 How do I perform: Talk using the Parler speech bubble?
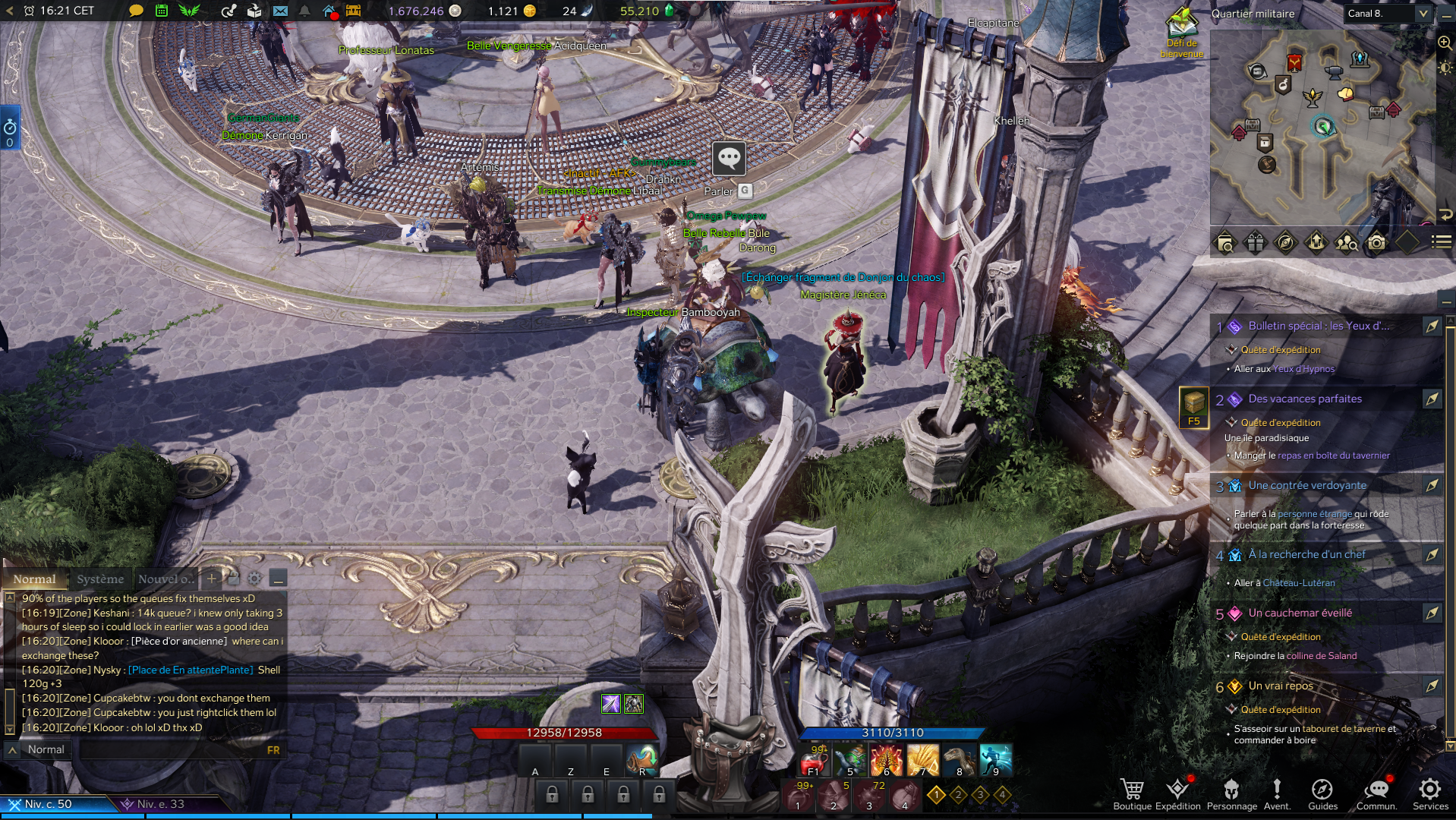point(729,159)
